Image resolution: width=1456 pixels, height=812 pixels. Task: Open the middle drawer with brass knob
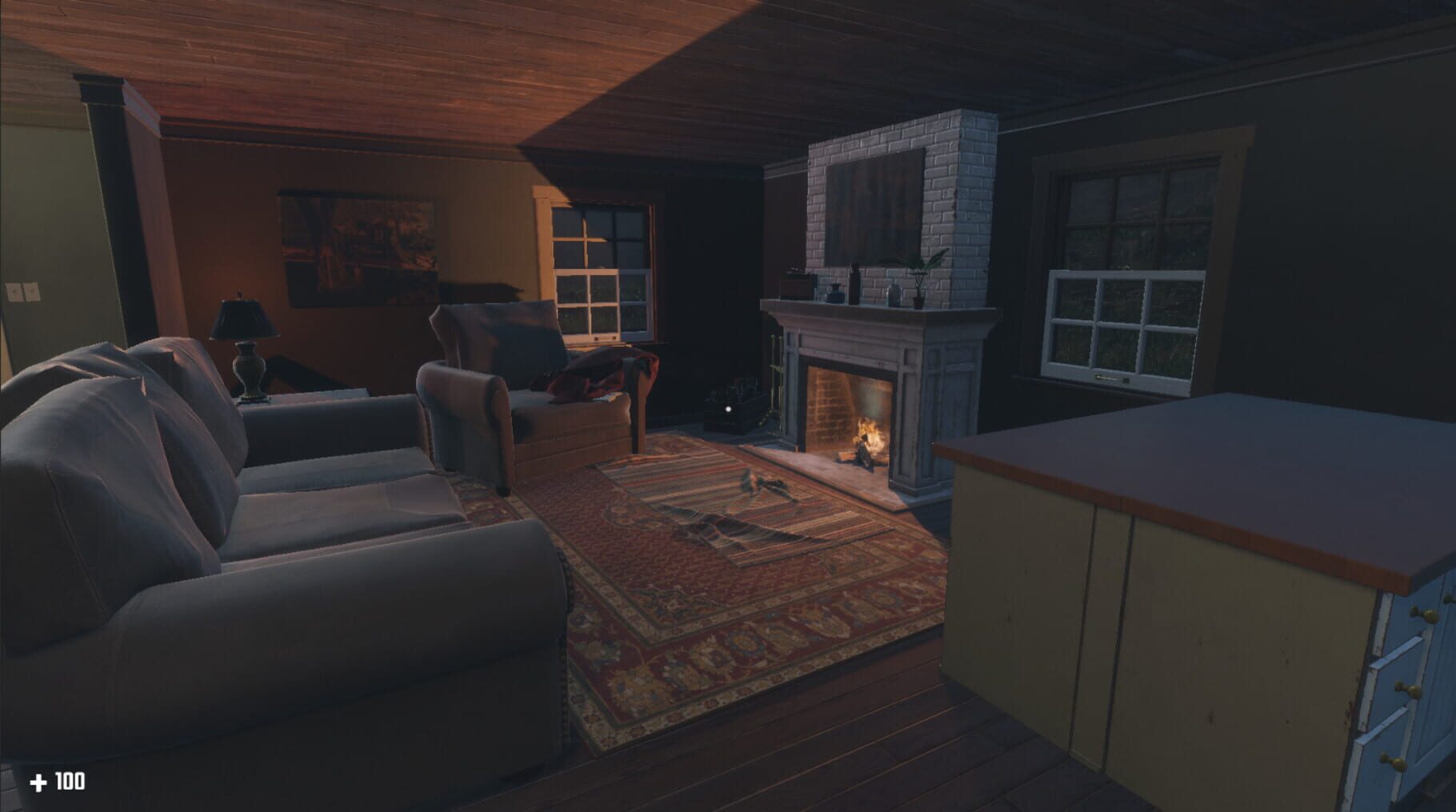coord(1410,690)
